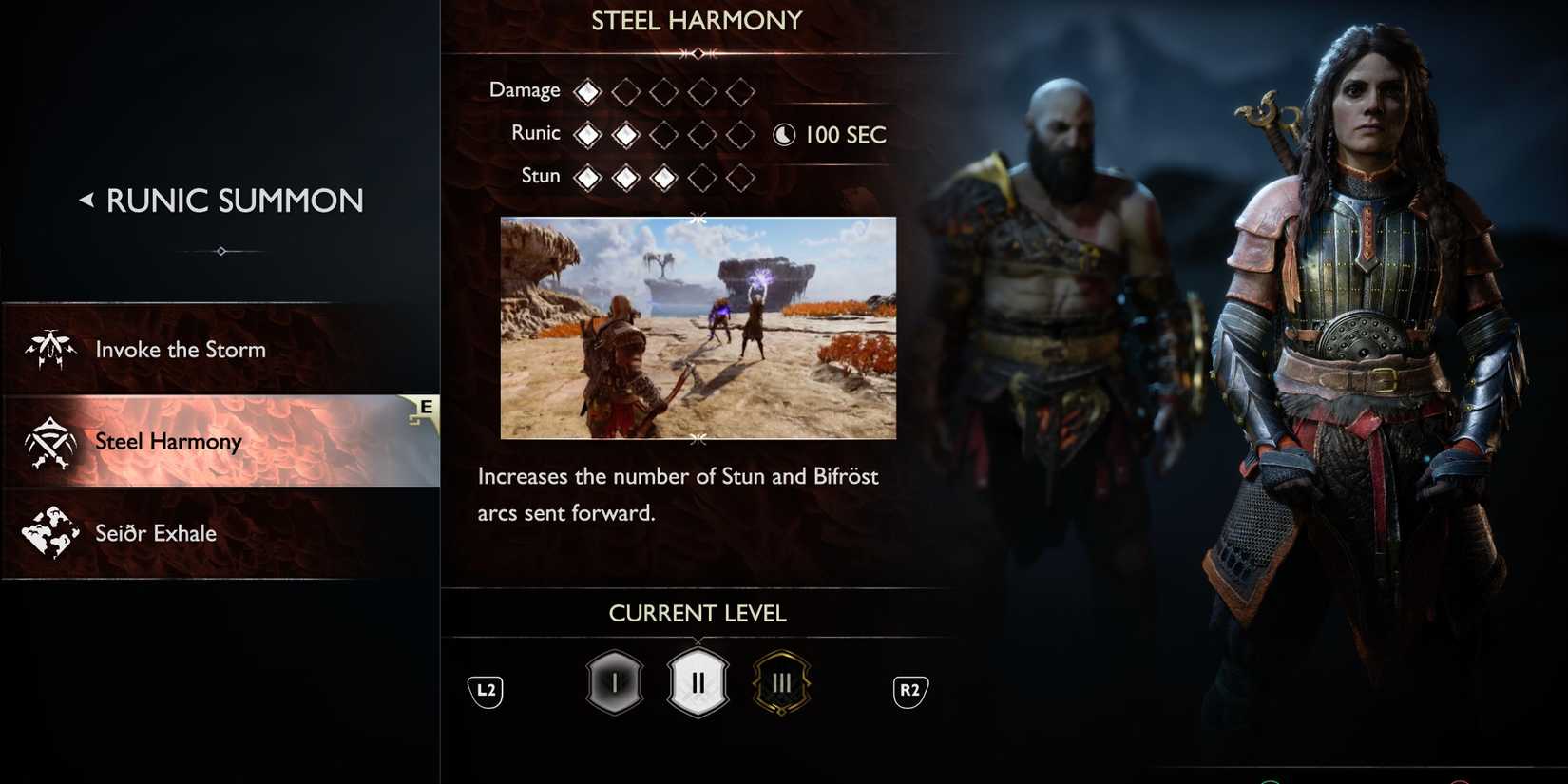
Task: Click the L2 shoulder button icon
Action: [x=485, y=692]
